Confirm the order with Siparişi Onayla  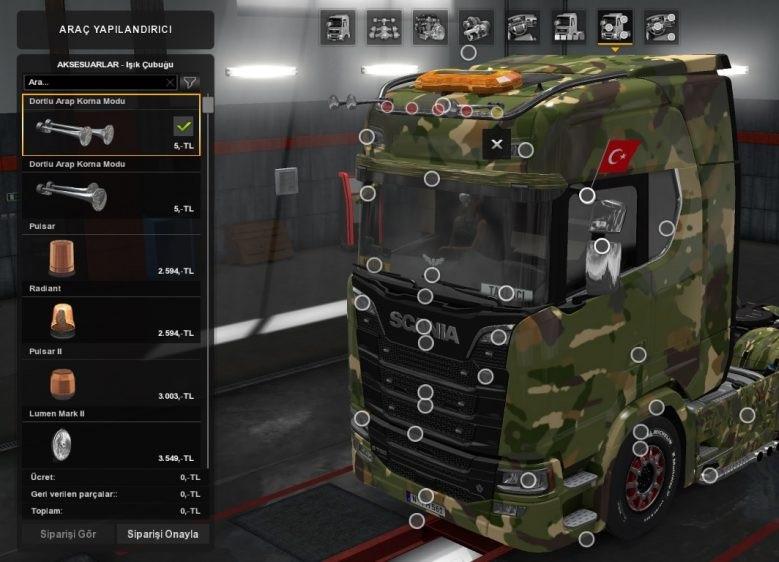162,534
